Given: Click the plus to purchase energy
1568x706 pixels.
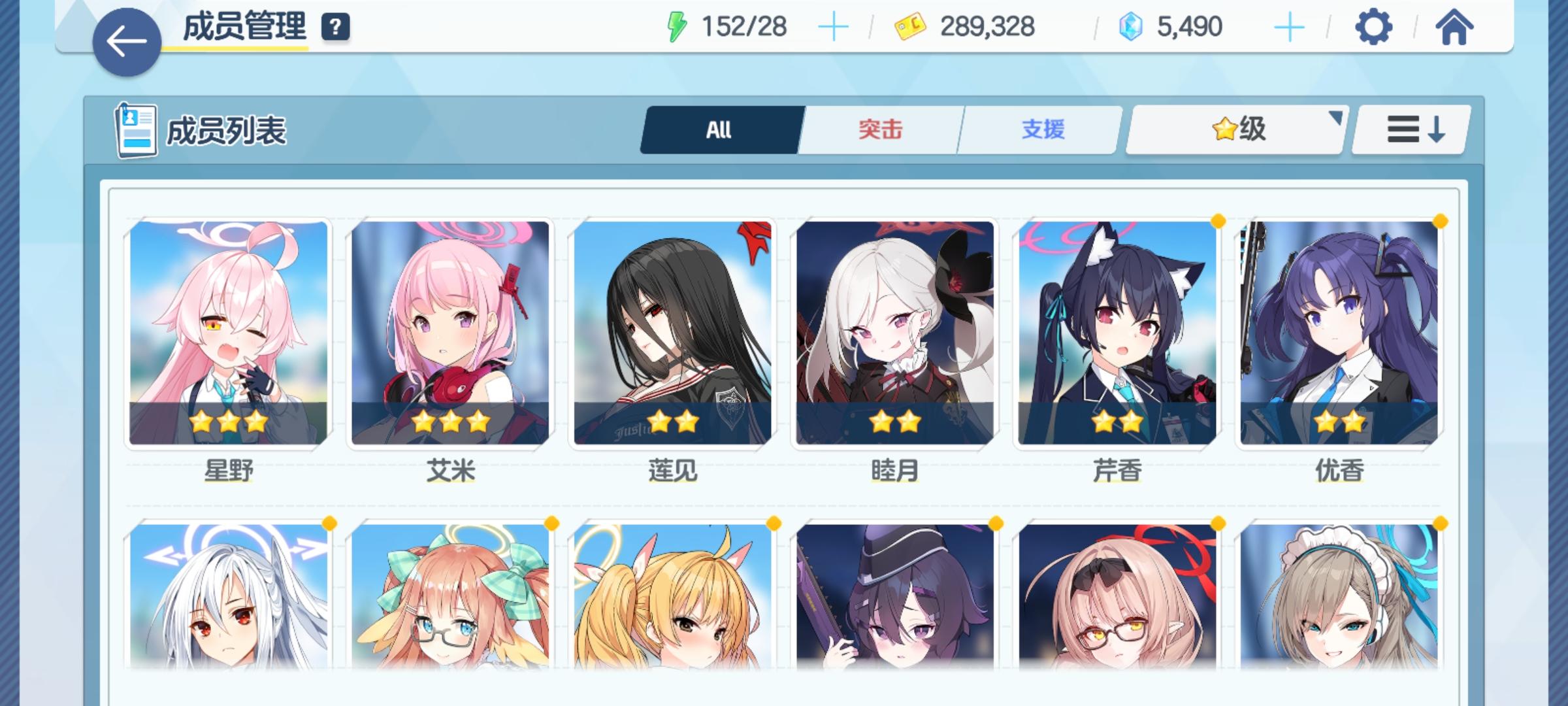Looking at the screenshot, I should [x=834, y=27].
